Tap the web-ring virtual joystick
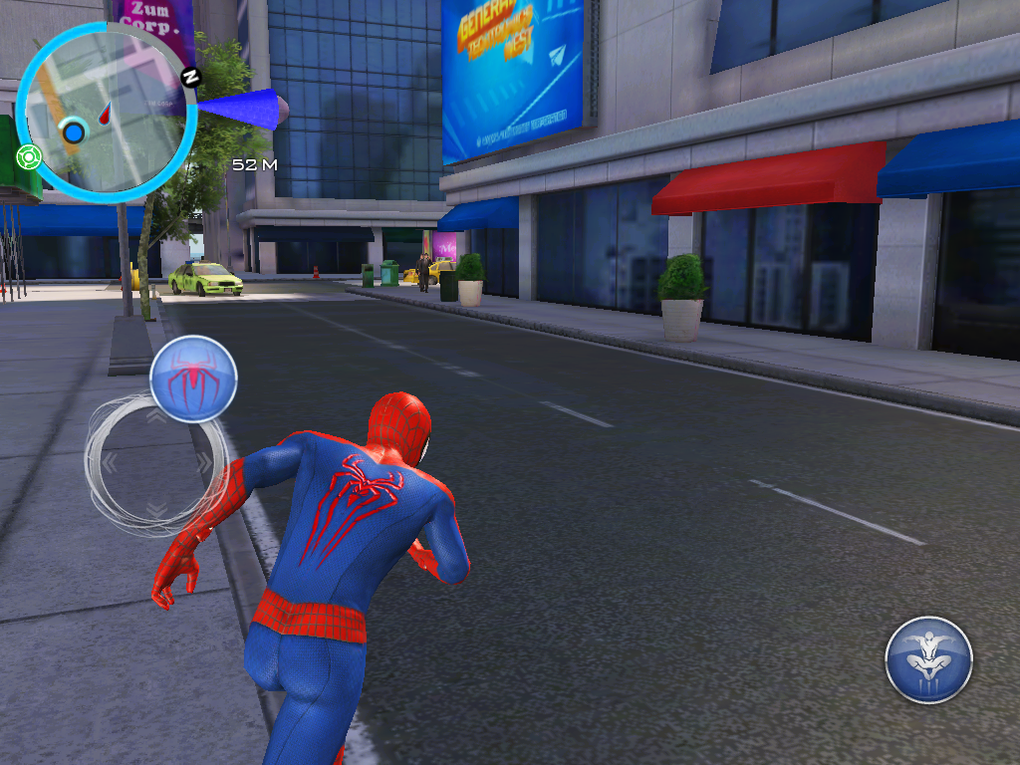The image size is (1020, 765). (156, 463)
